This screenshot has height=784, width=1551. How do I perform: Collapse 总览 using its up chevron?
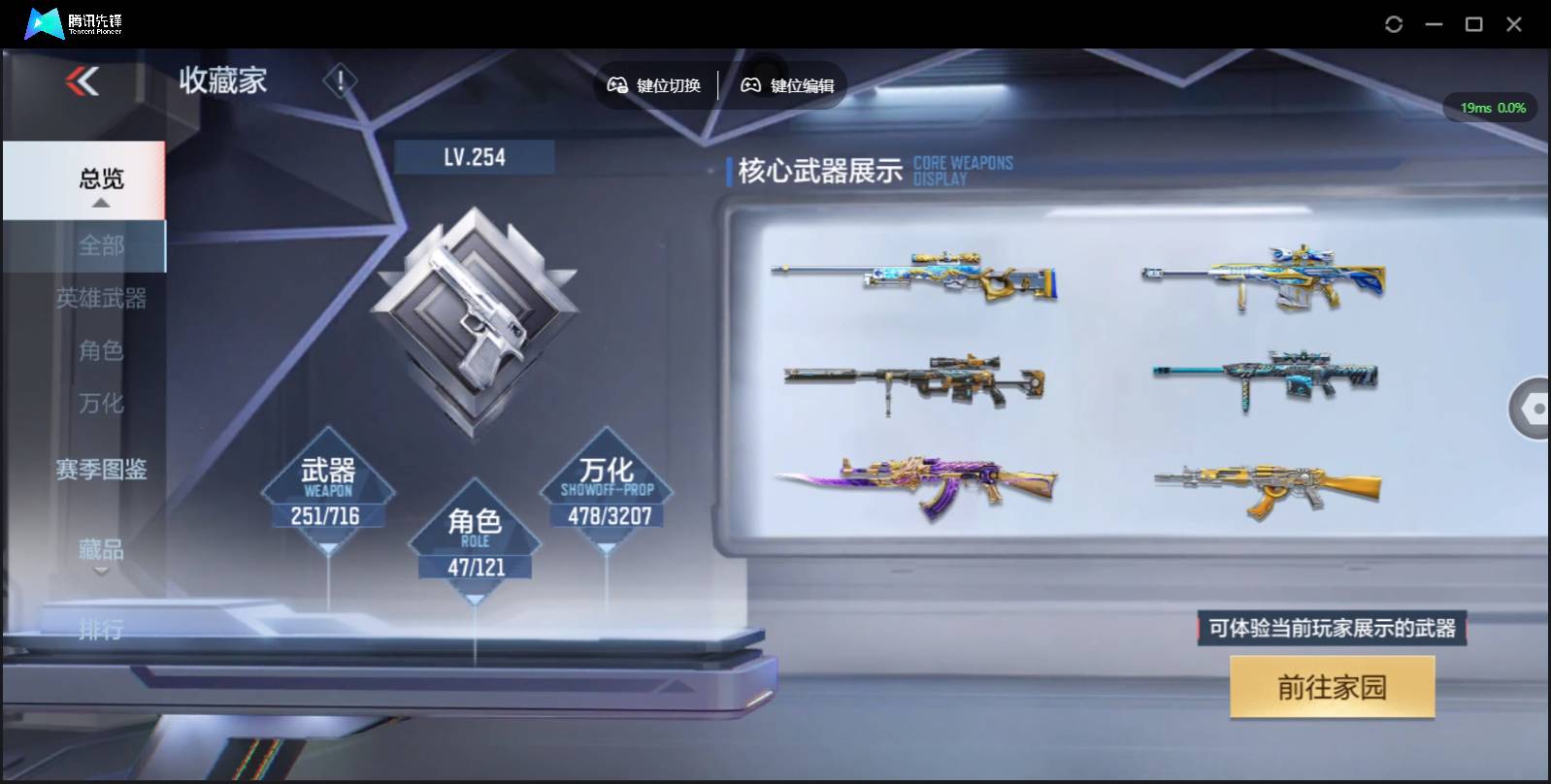[x=100, y=204]
